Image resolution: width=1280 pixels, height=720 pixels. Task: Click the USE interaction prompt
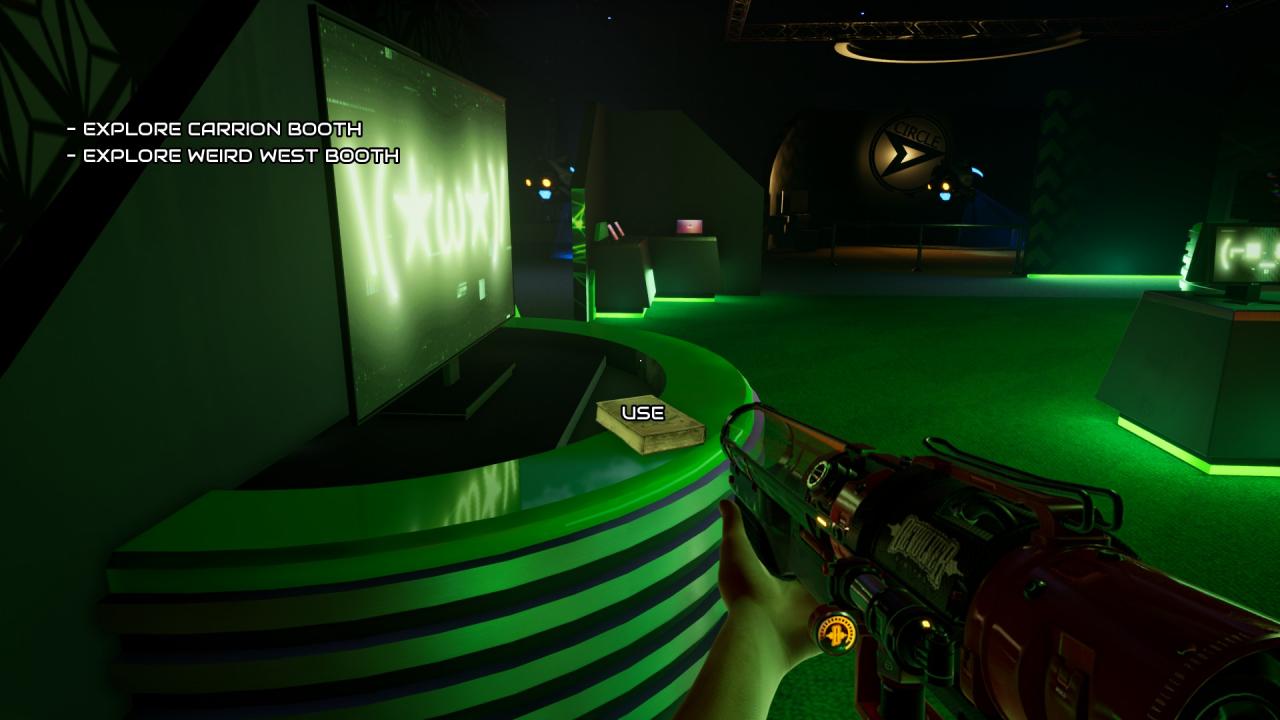point(643,413)
